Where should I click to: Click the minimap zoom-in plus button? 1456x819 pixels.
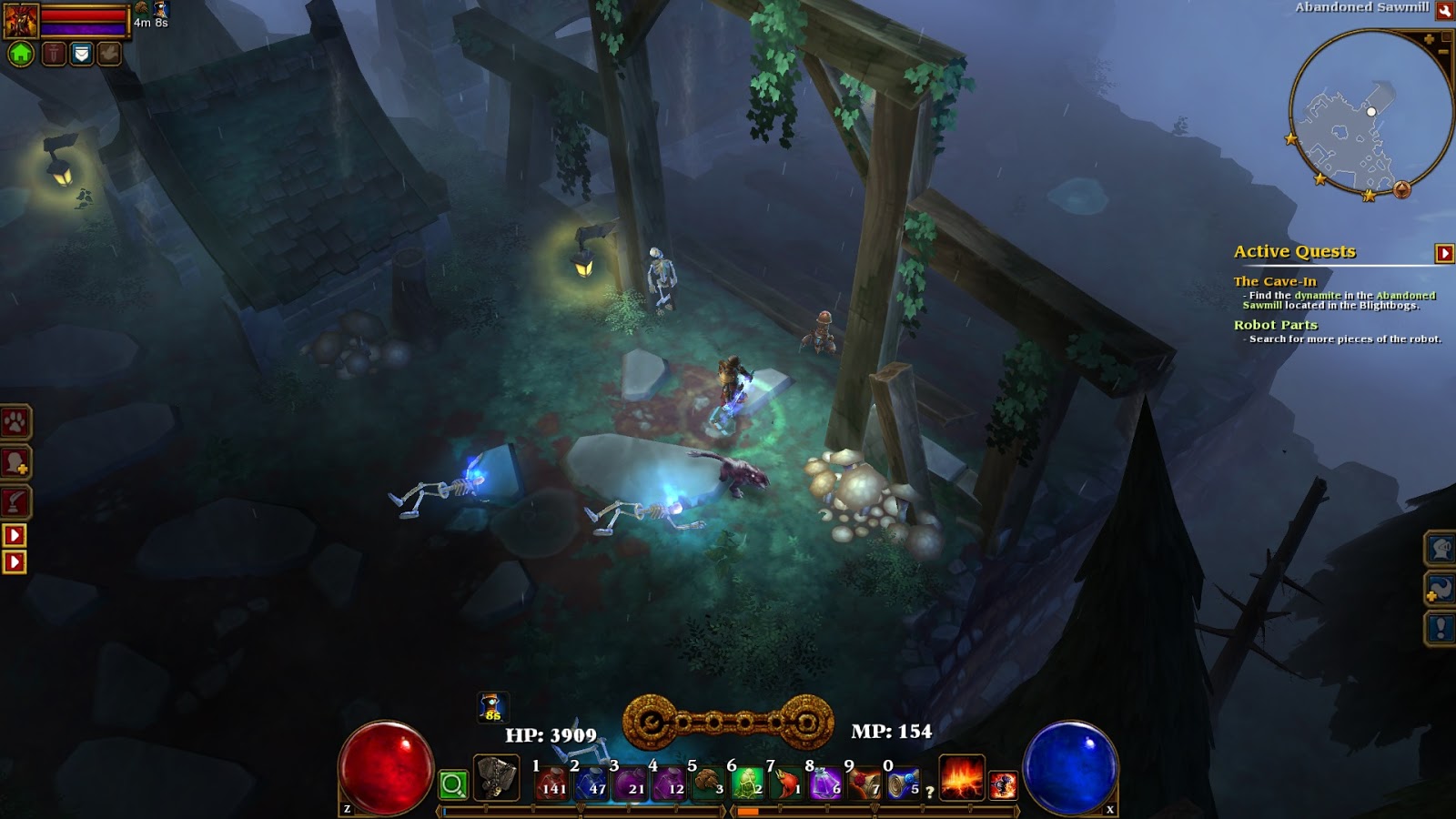tap(1430, 39)
